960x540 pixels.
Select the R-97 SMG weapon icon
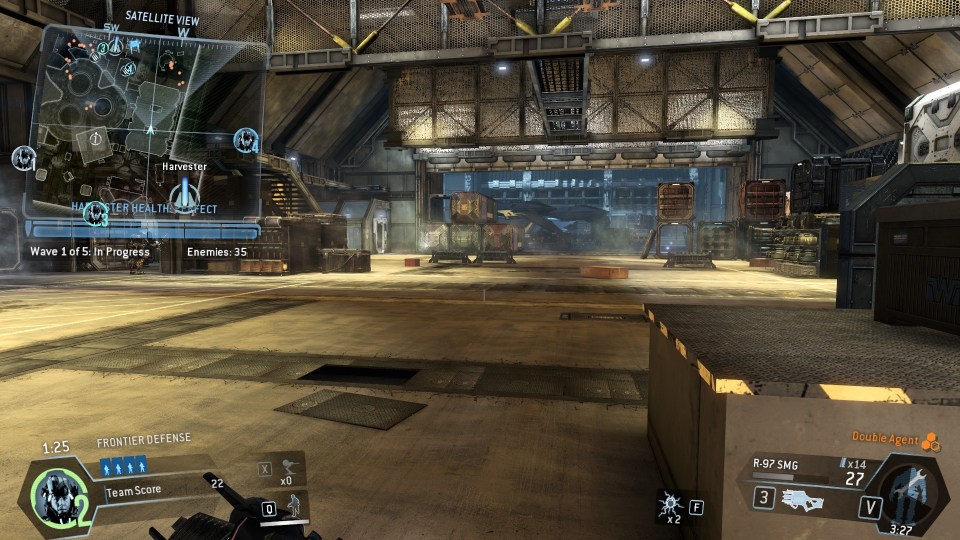click(x=806, y=499)
